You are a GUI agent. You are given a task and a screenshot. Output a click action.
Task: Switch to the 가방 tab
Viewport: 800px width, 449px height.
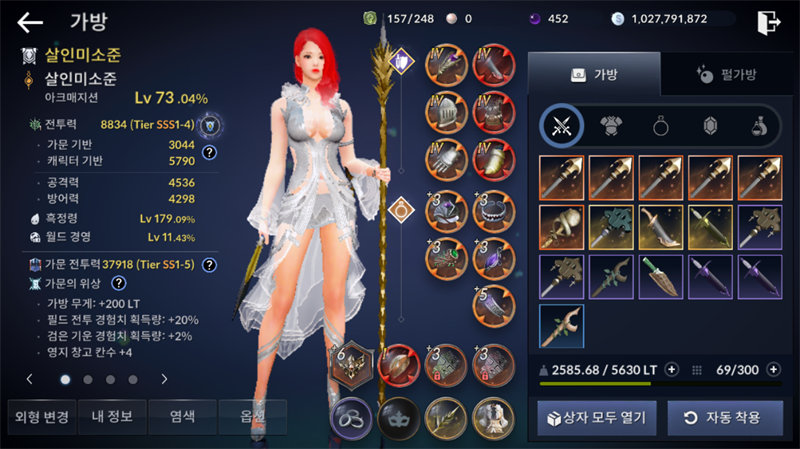point(594,74)
